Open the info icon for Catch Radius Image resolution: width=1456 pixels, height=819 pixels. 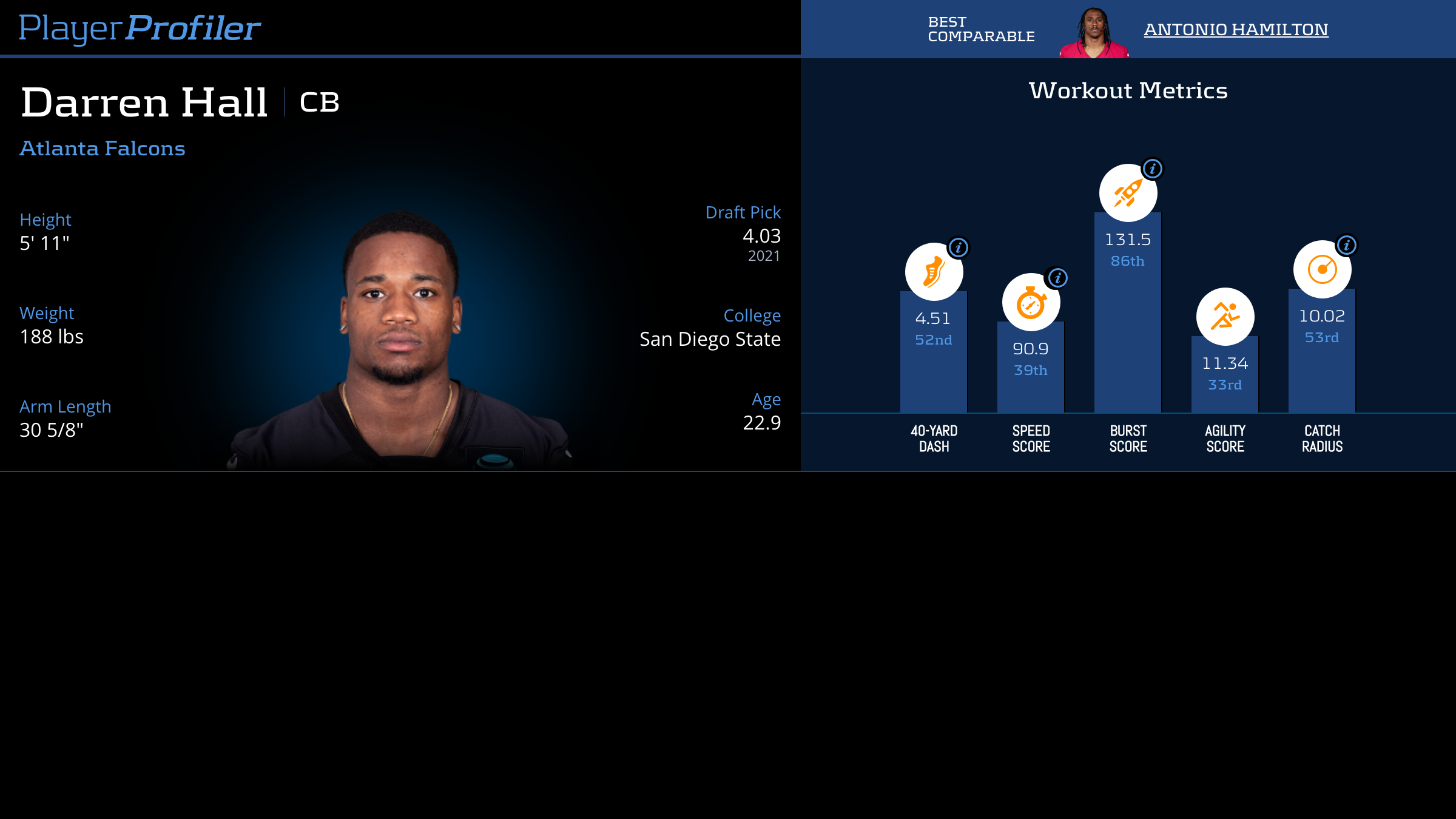pyautogui.click(x=1348, y=245)
